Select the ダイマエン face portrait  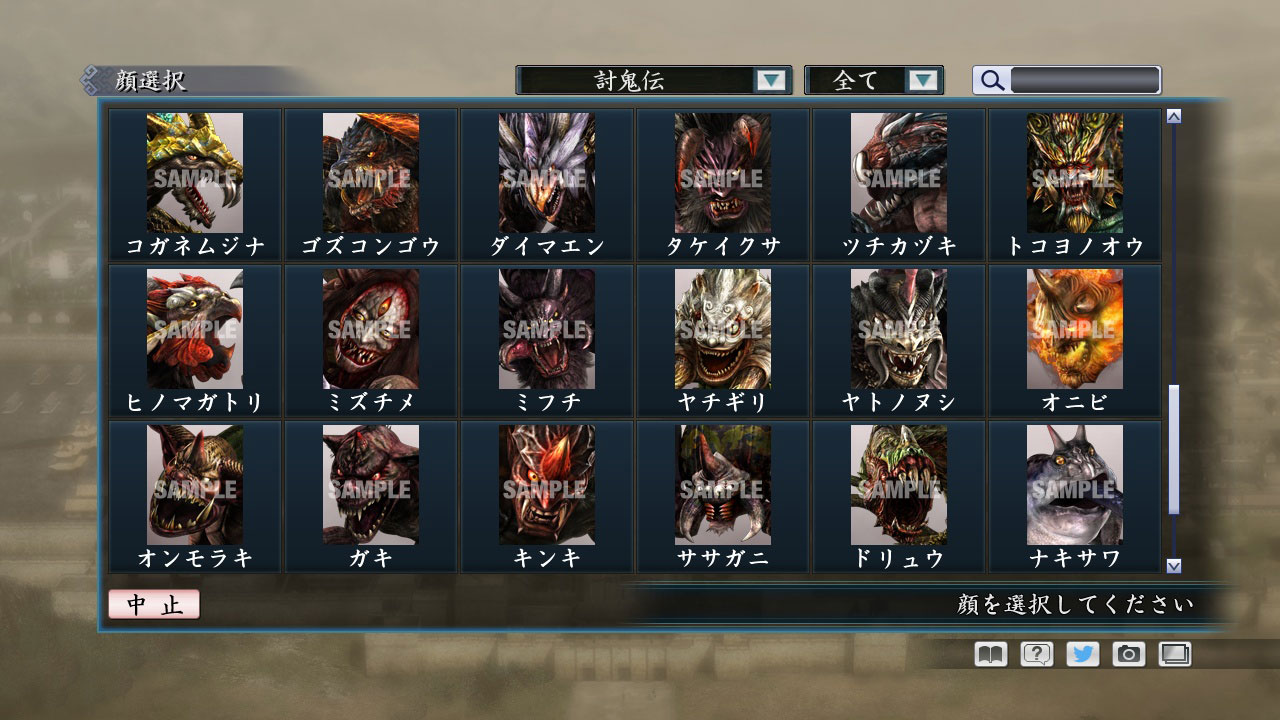(545, 172)
